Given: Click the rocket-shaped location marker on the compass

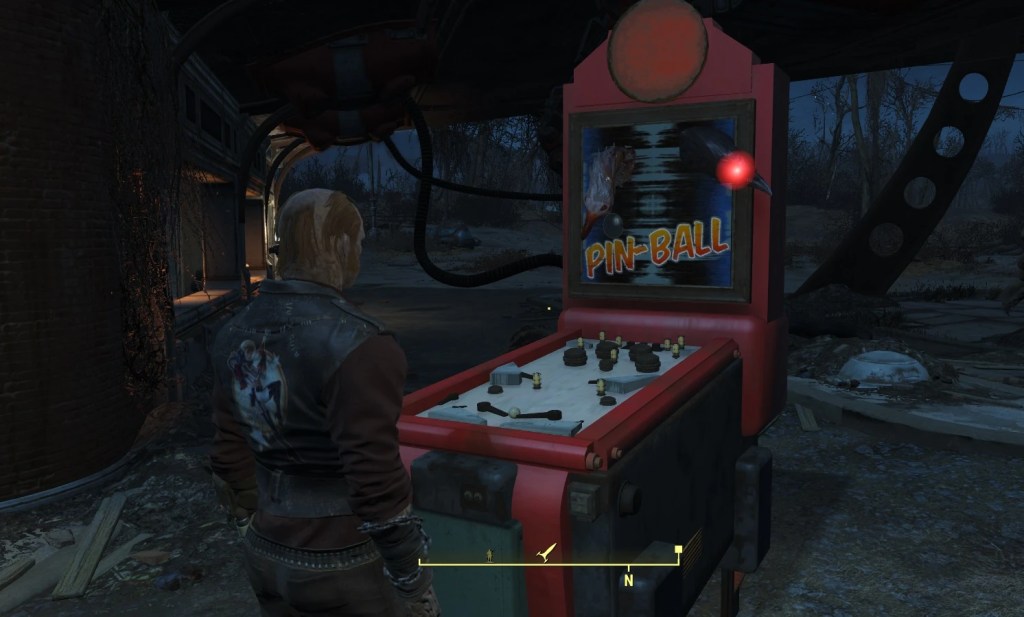Looking at the screenshot, I should [545, 551].
